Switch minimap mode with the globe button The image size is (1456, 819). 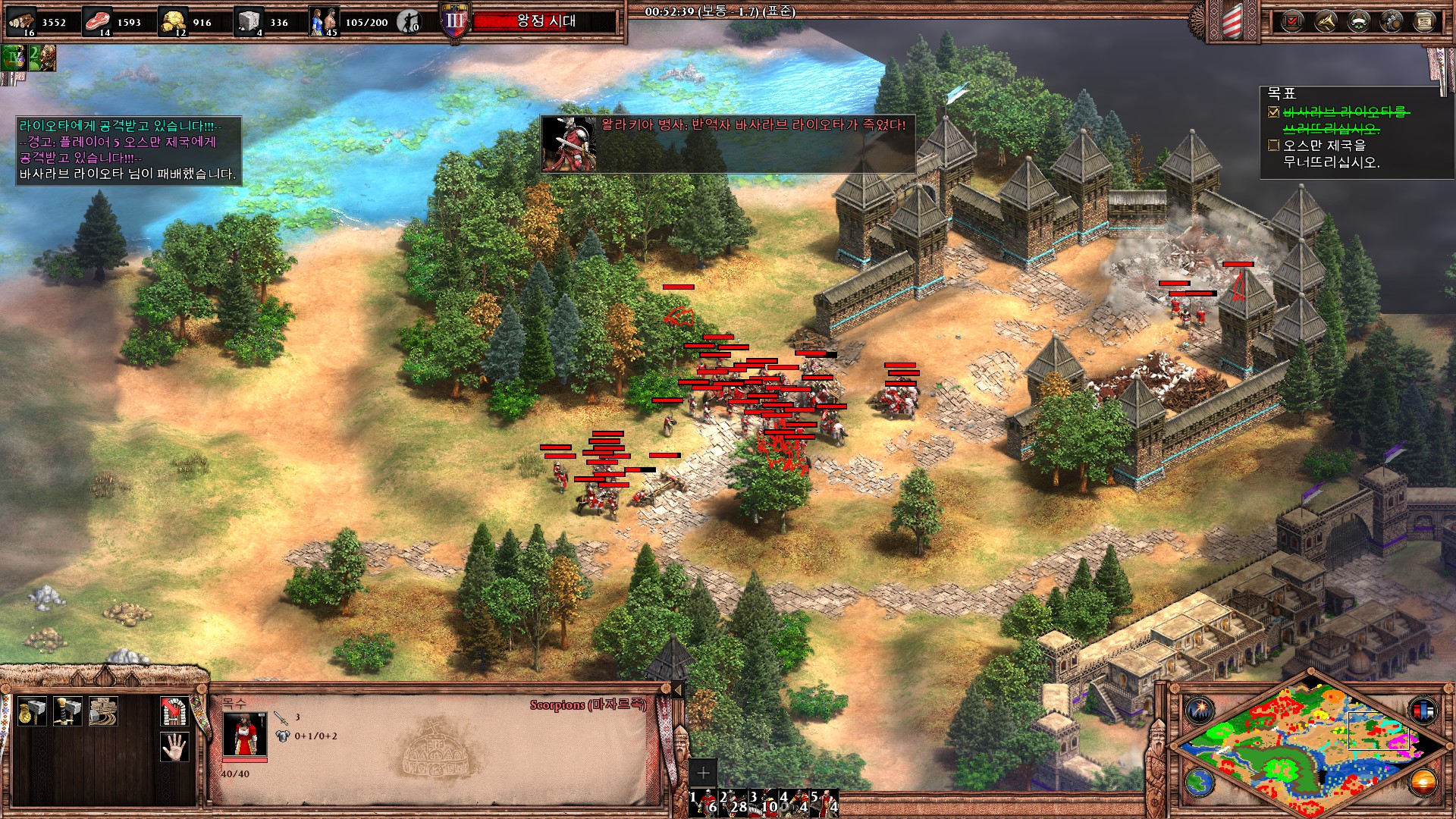coord(1200,782)
